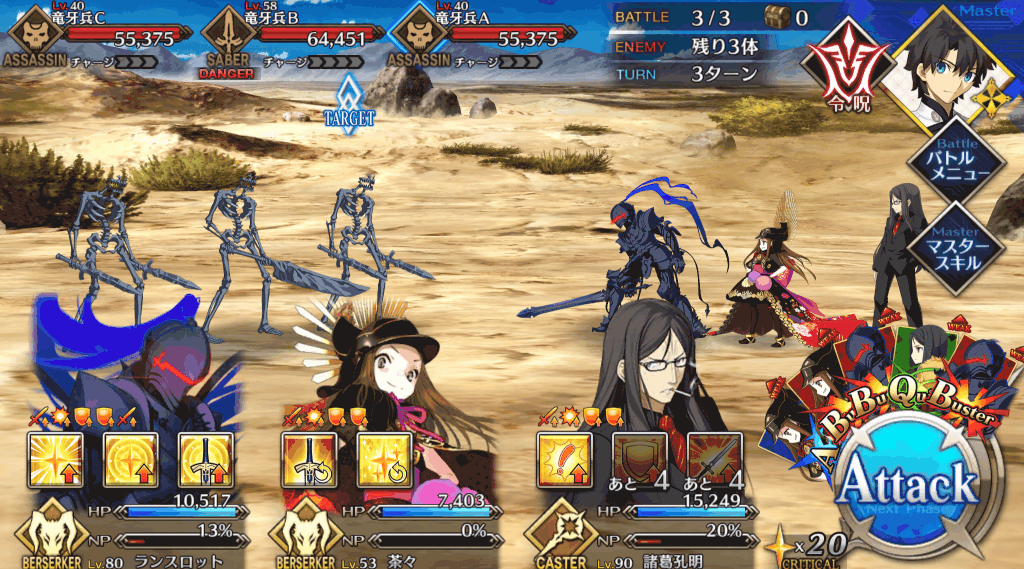Open the Battle Menu diamond button

(x=954, y=162)
